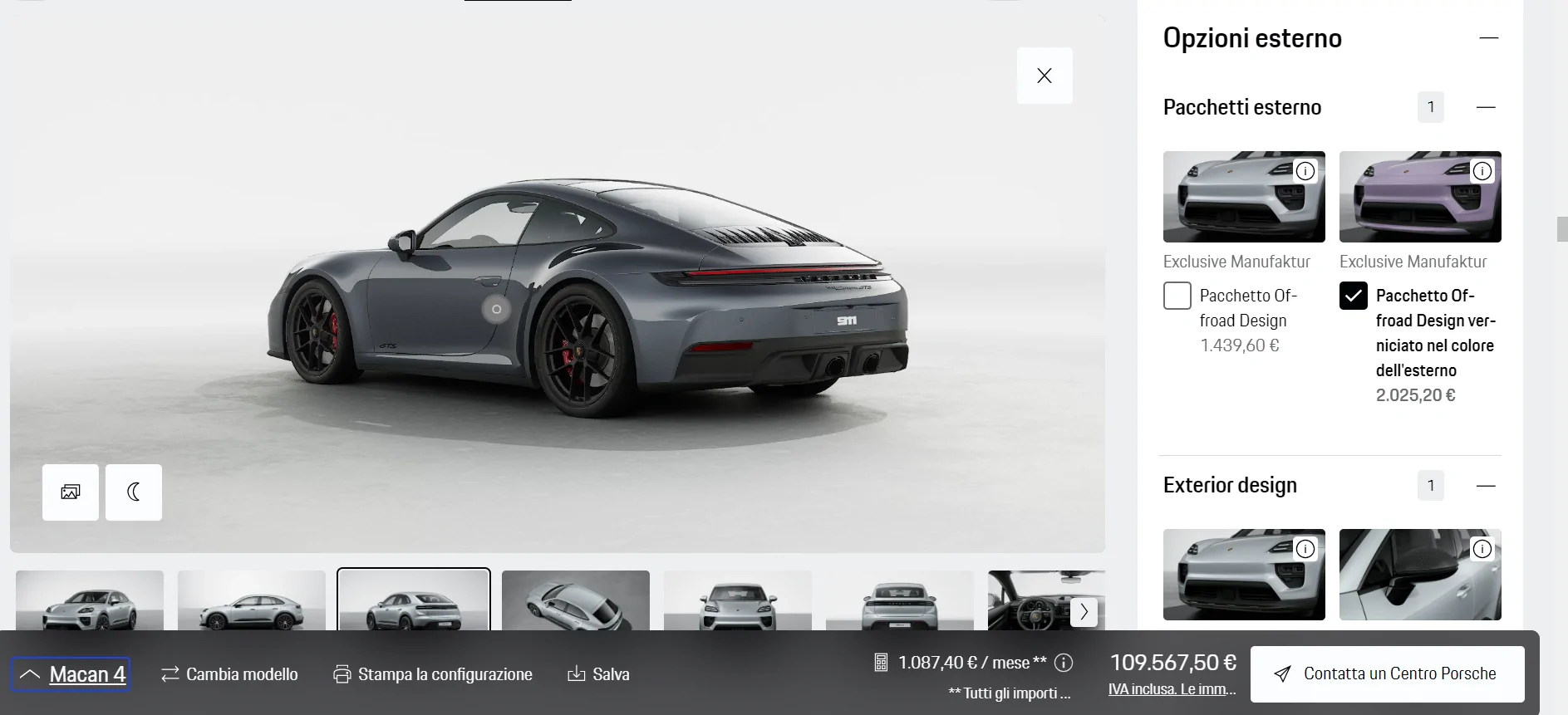Collapse the Pacchetti esterno section

[1487, 107]
